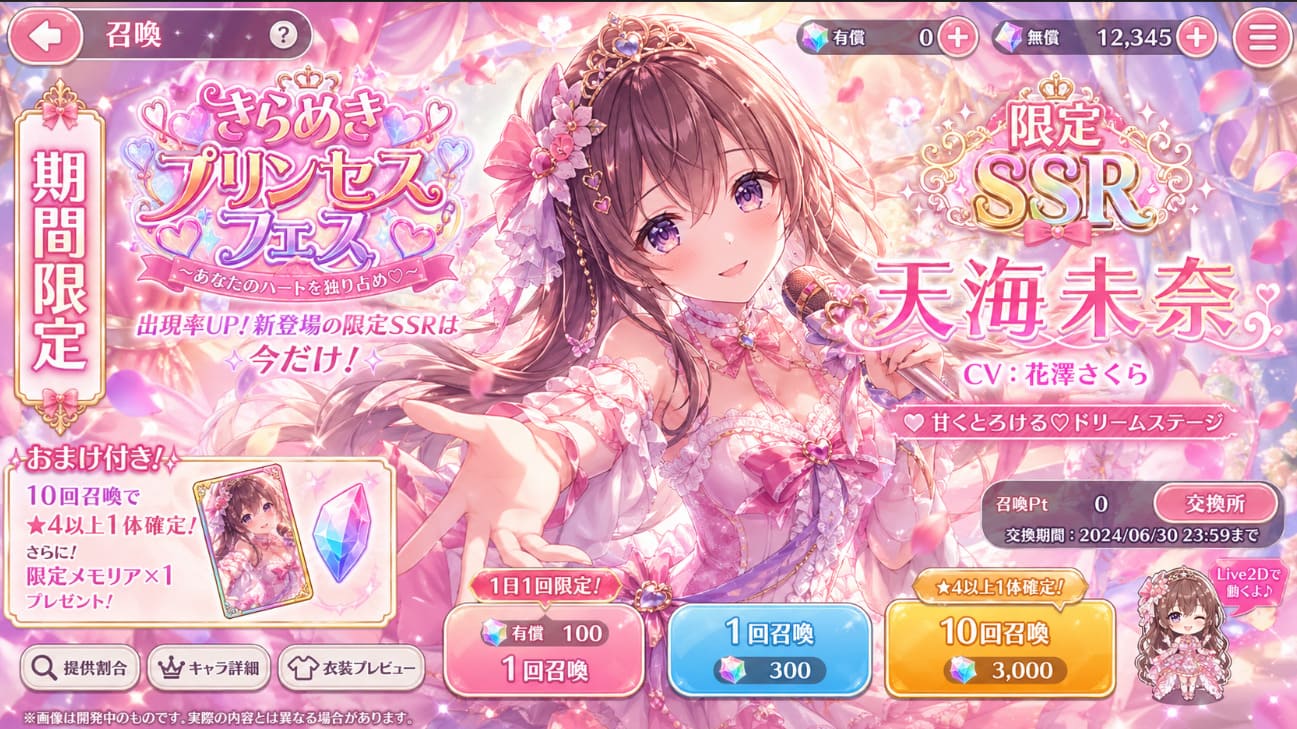The height and width of the screenshot is (729, 1297).
Task: Perform a 1回召喚 single summon
Action: pos(772,645)
